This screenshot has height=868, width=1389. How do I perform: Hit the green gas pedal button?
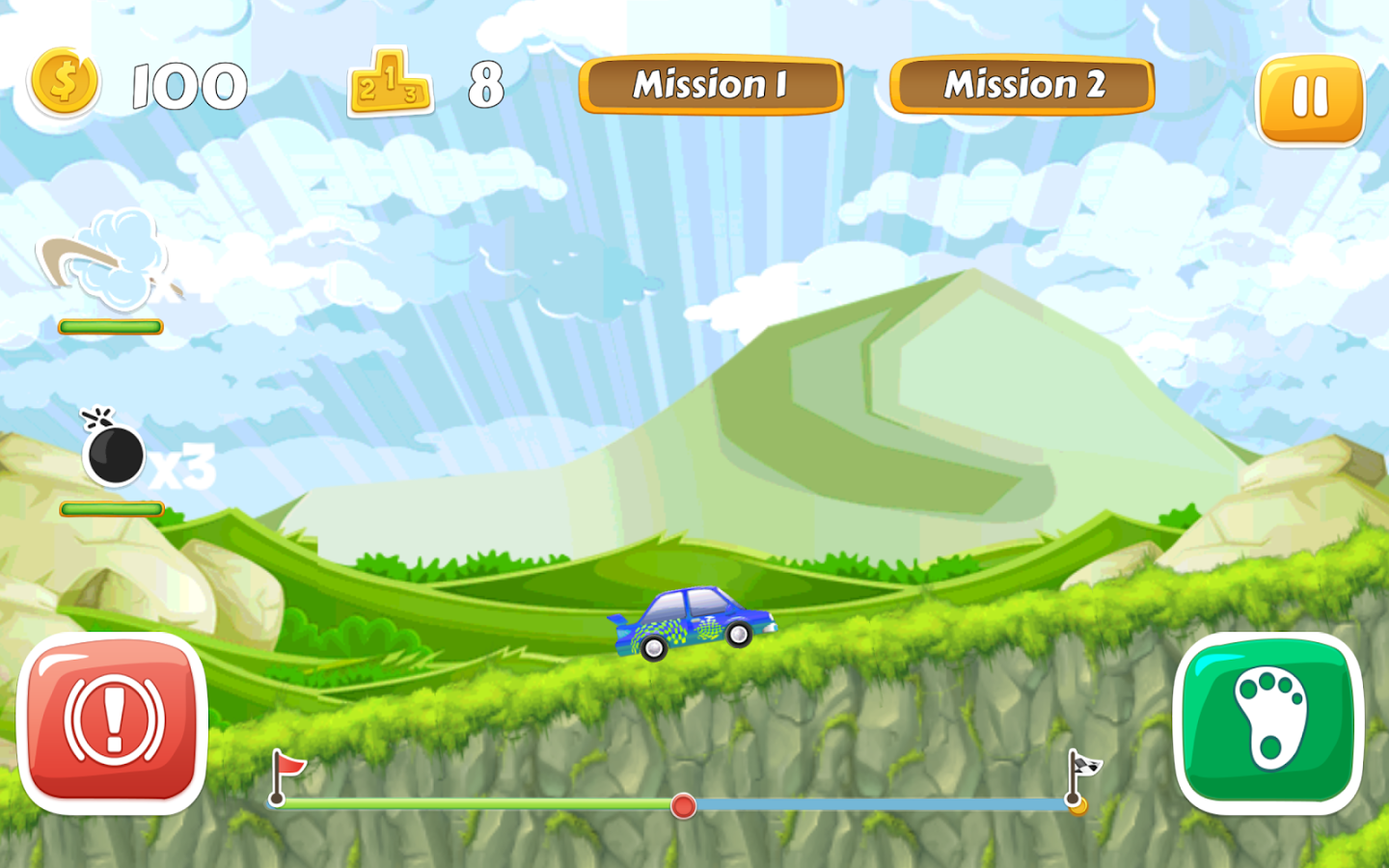coord(1267,721)
